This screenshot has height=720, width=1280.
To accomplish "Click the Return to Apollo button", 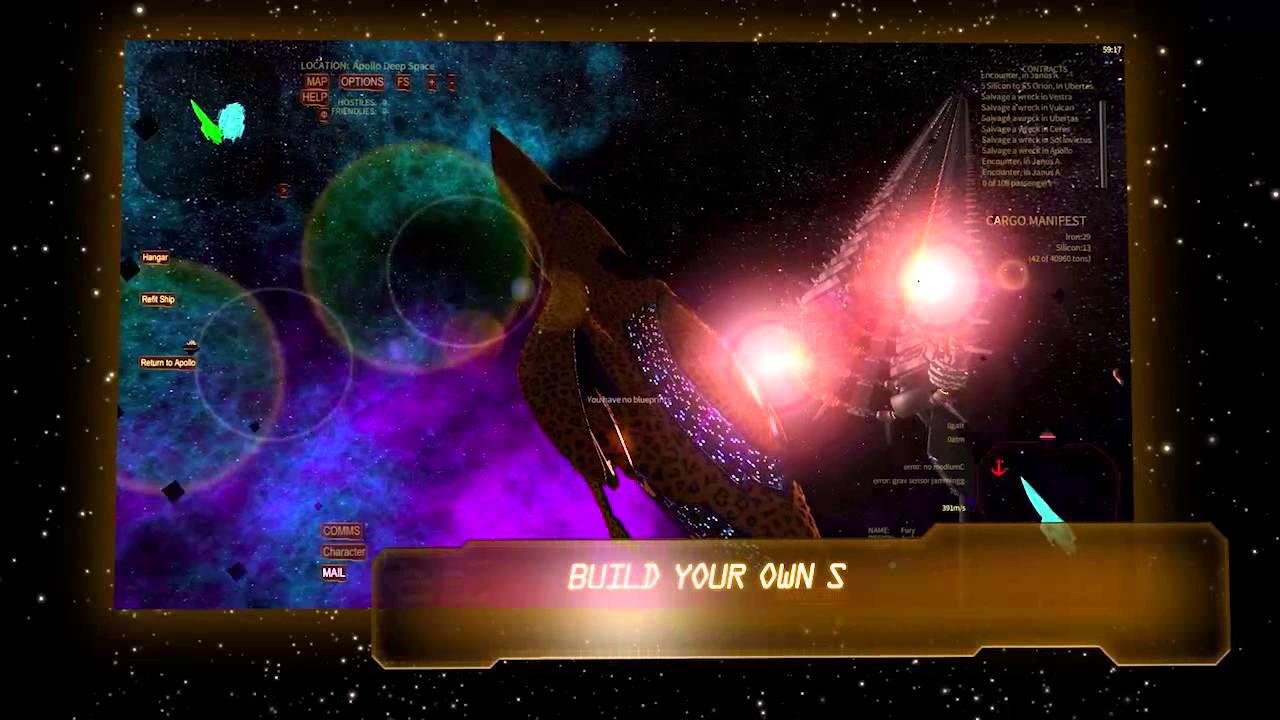I will [167, 361].
